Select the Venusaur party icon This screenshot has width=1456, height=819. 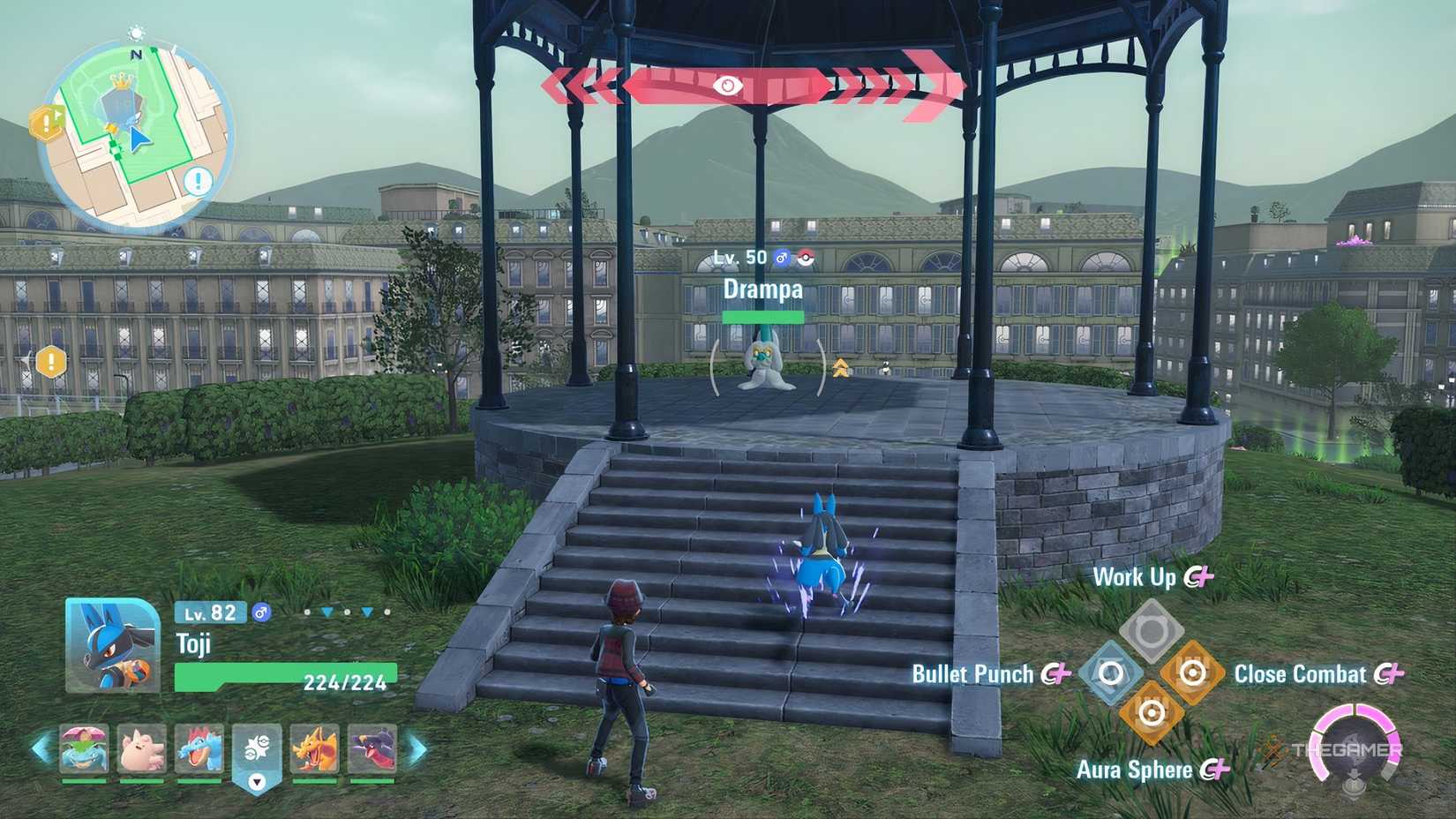[86, 748]
